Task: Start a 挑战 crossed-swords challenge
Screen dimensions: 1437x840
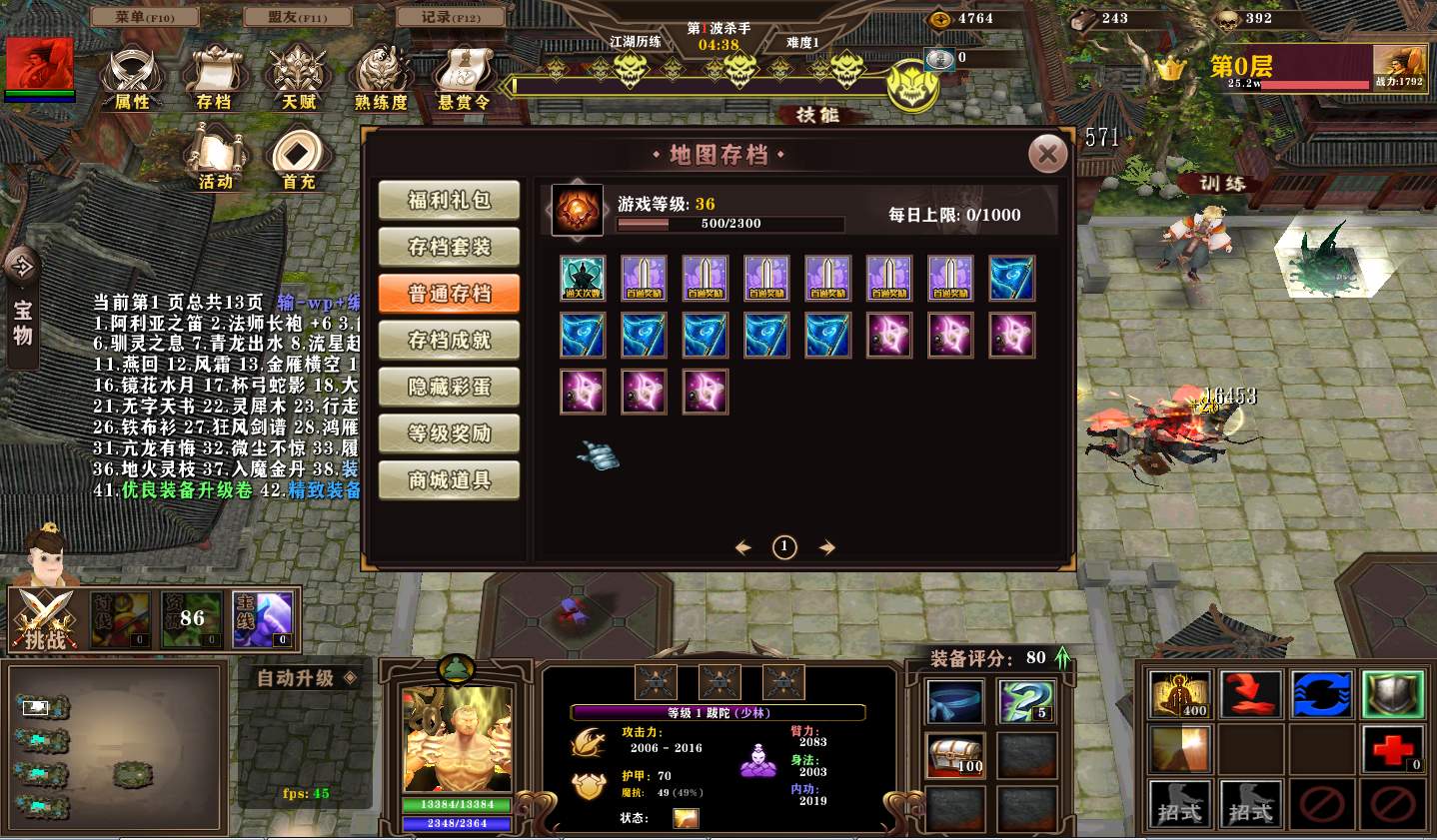Action: pos(45,619)
